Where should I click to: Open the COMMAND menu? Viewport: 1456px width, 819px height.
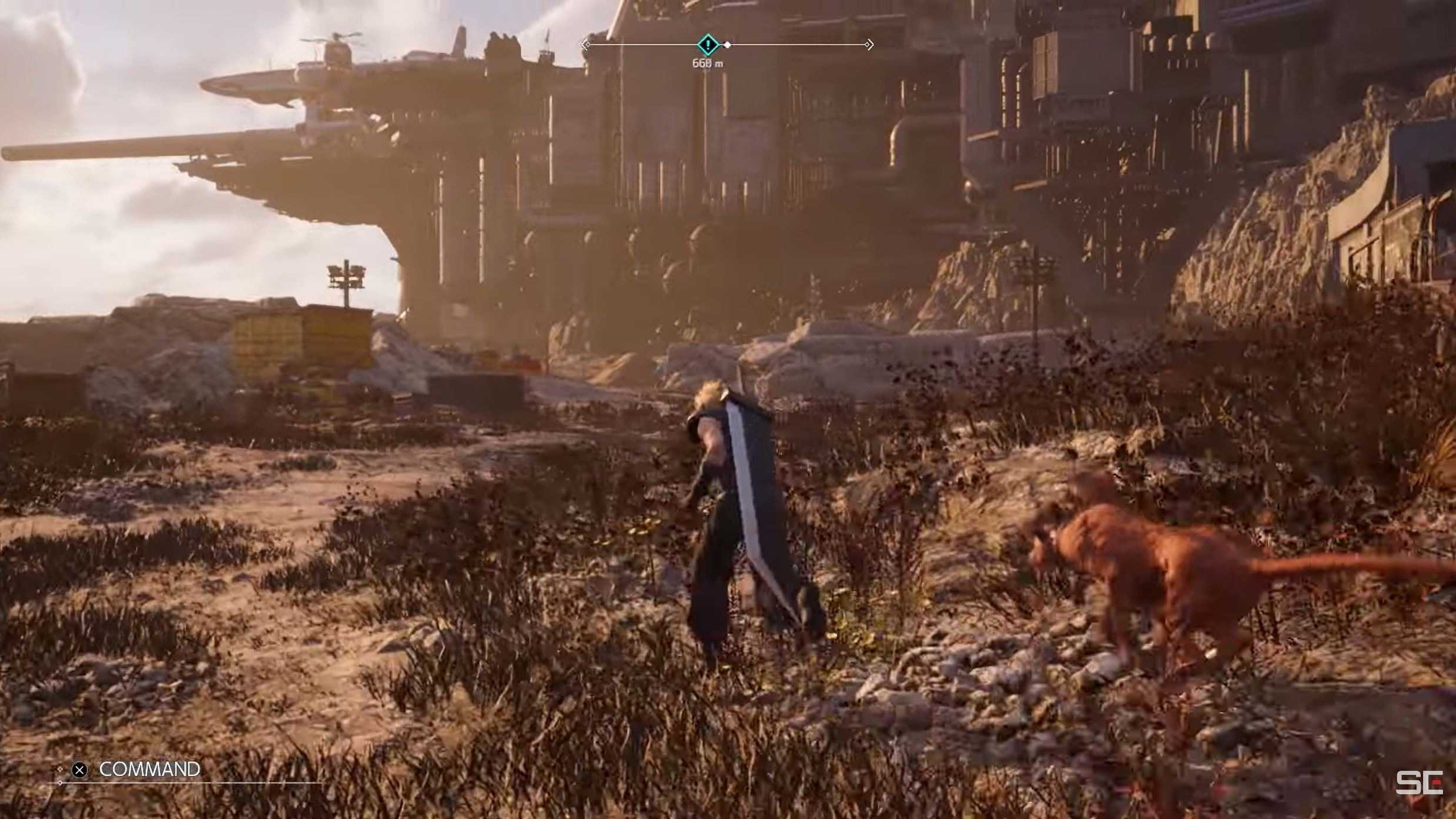tap(149, 769)
